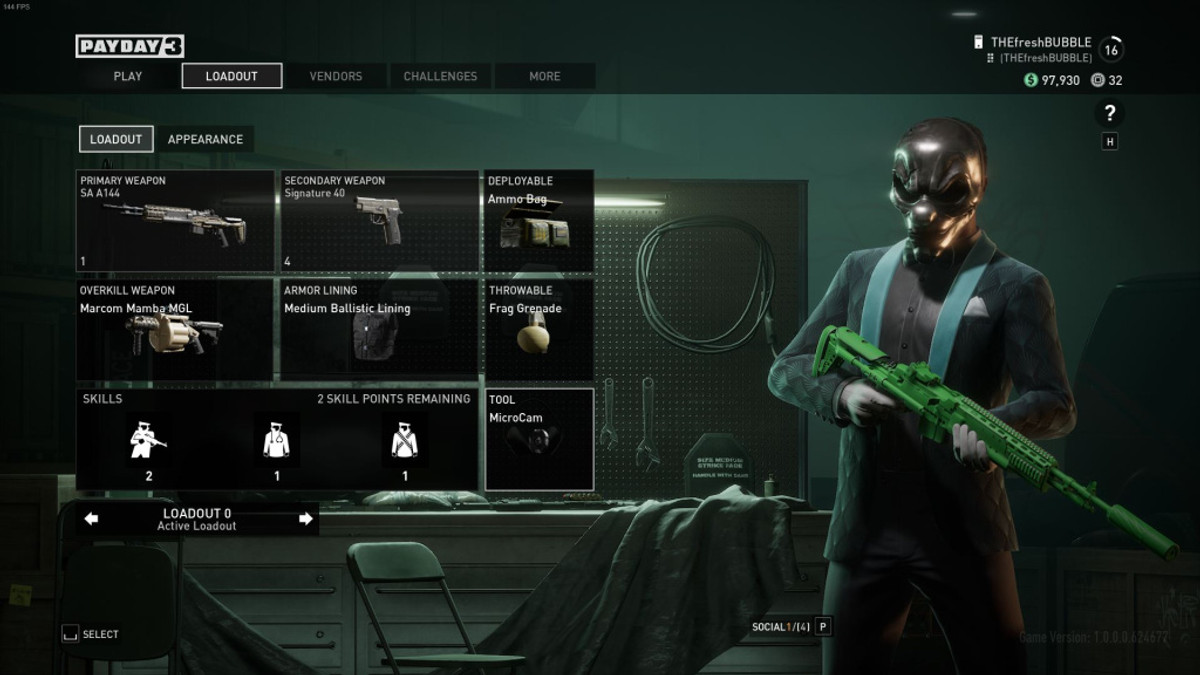The width and height of the screenshot is (1200, 675).
Task: Open the Ammo Bag deployable slot
Action: (539, 221)
